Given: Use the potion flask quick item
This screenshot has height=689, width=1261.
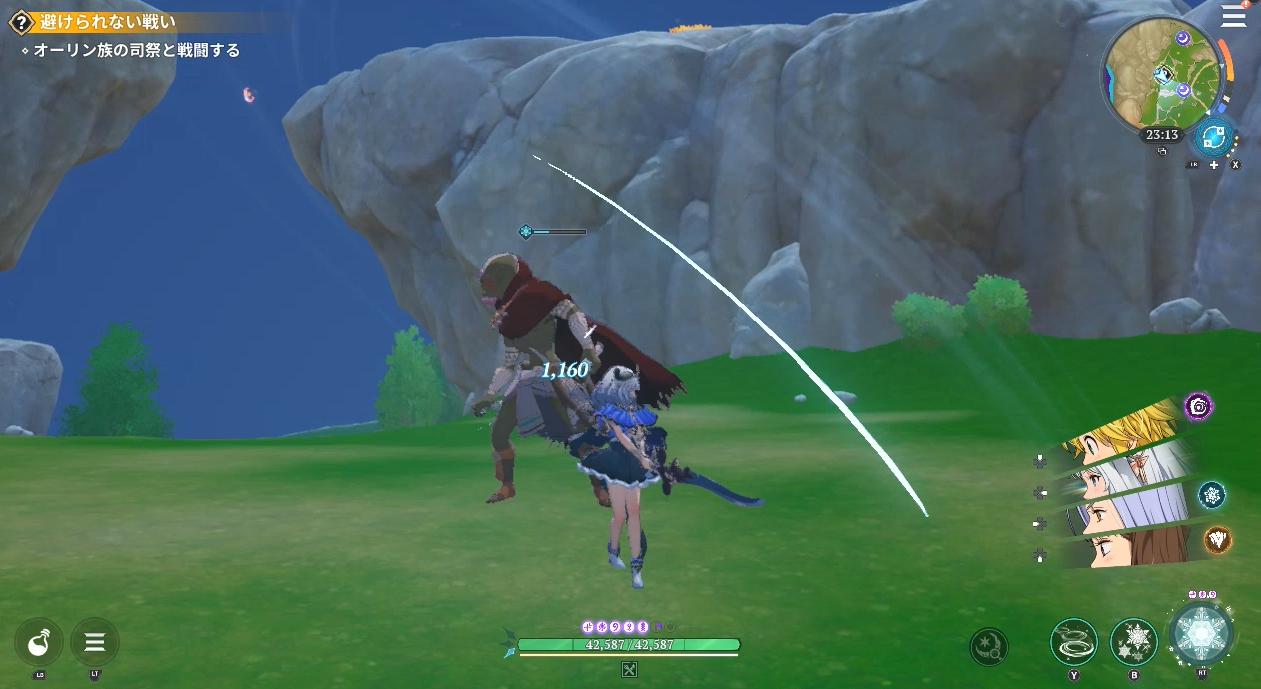Looking at the screenshot, I should coord(39,641).
